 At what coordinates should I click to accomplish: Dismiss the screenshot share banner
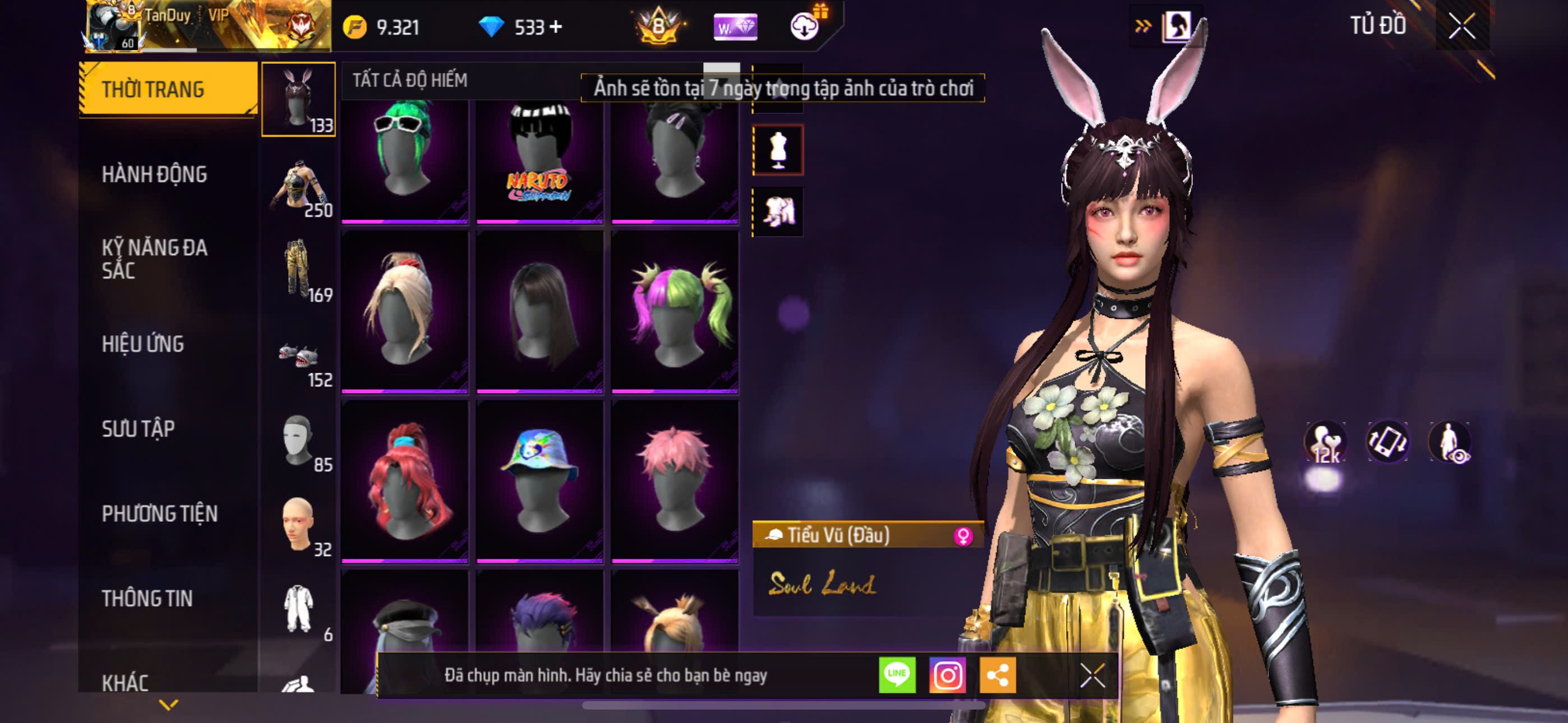(x=1092, y=675)
